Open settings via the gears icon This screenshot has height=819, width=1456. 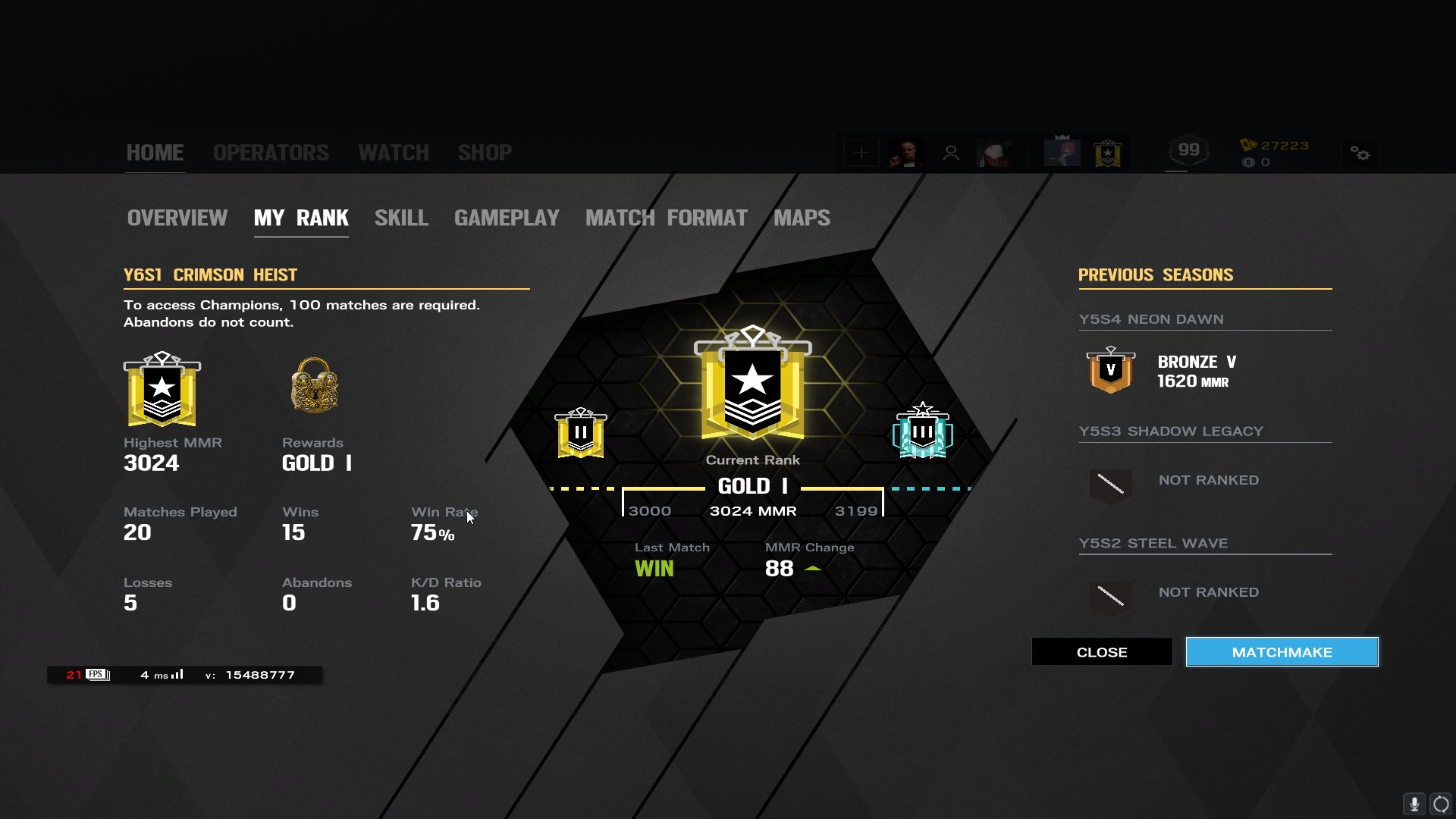pyautogui.click(x=1360, y=154)
